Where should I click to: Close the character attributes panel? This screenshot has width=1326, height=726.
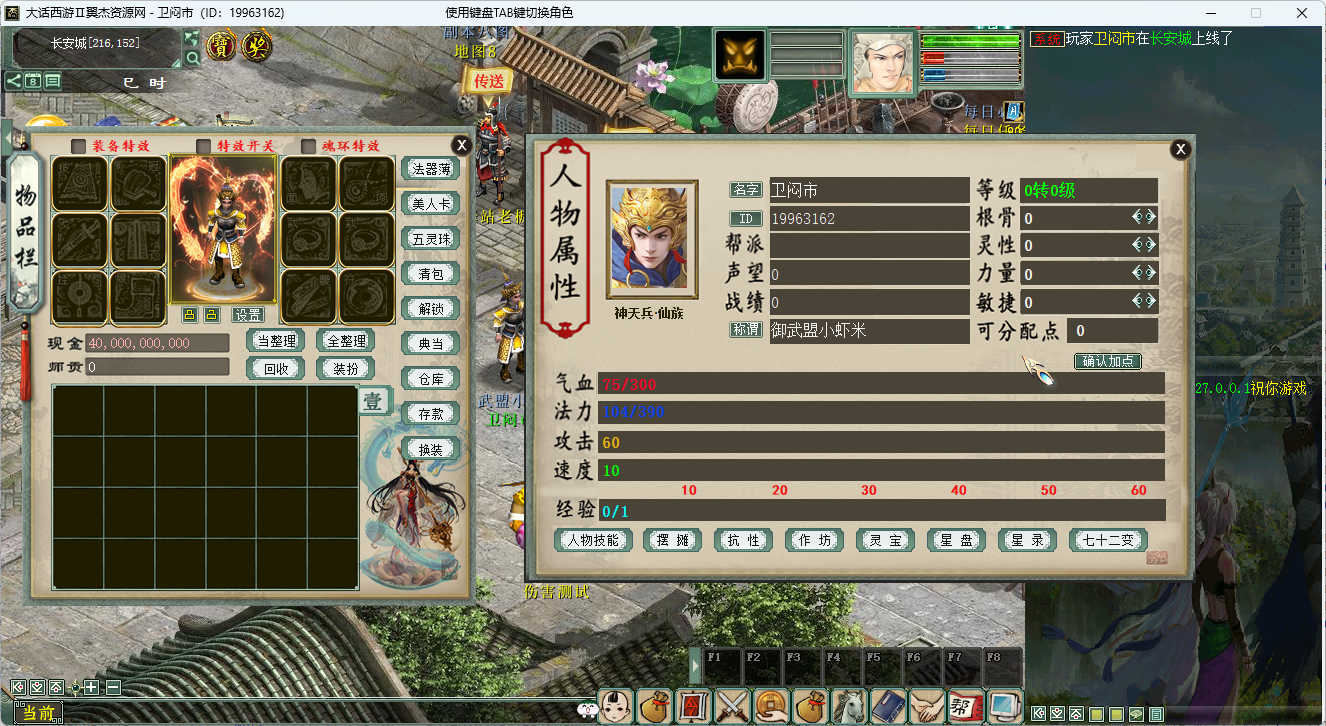[1181, 149]
